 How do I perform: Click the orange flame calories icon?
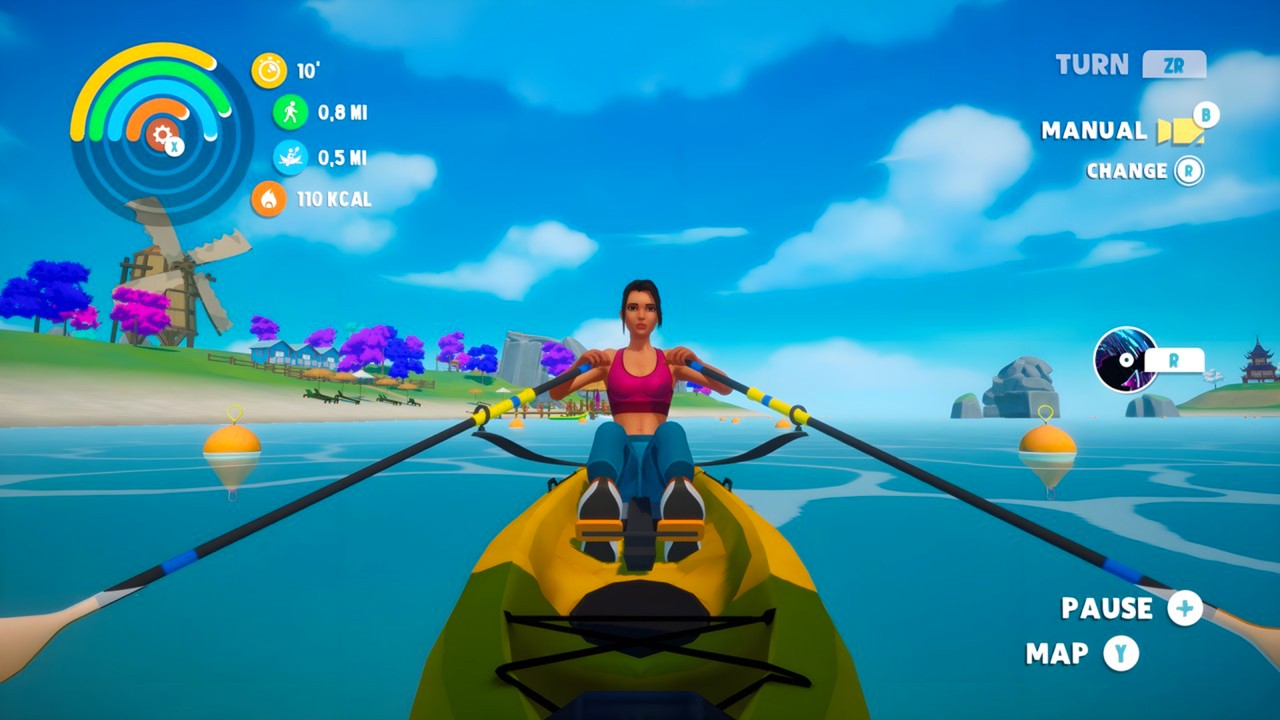[269, 199]
